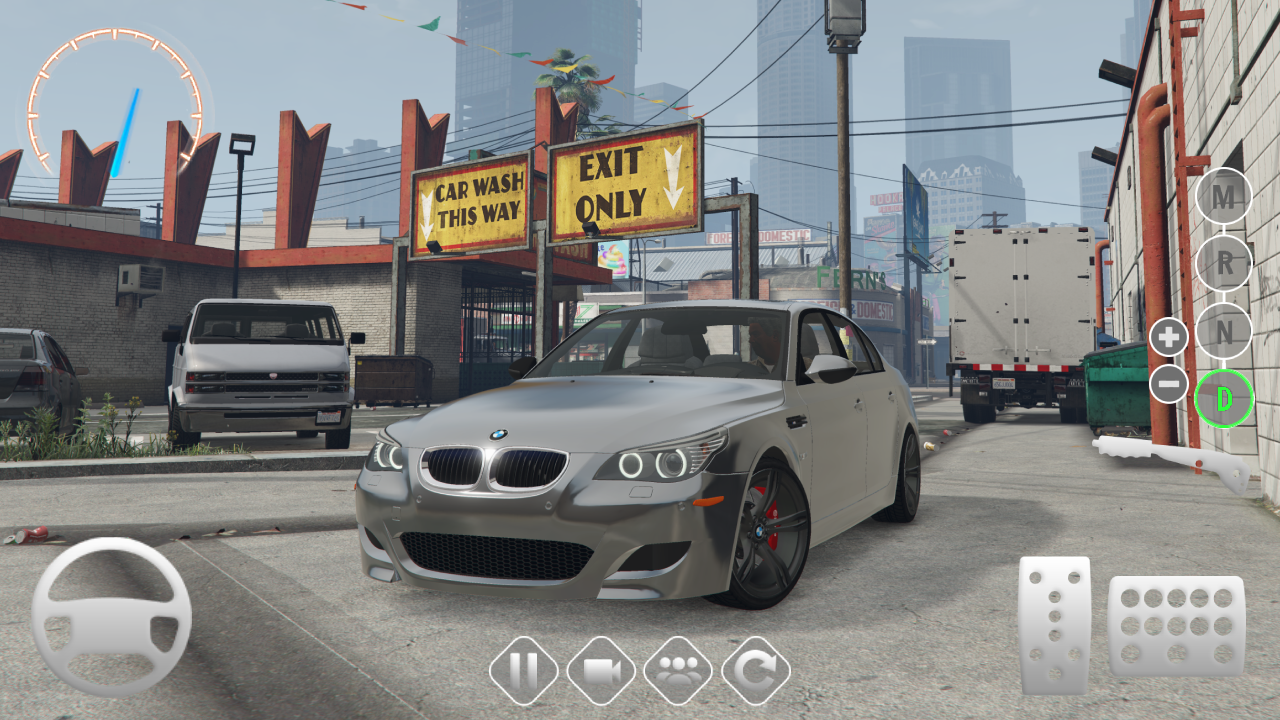Reset the car with the circular arrow
The height and width of the screenshot is (720, 1280).
[756, 670]
